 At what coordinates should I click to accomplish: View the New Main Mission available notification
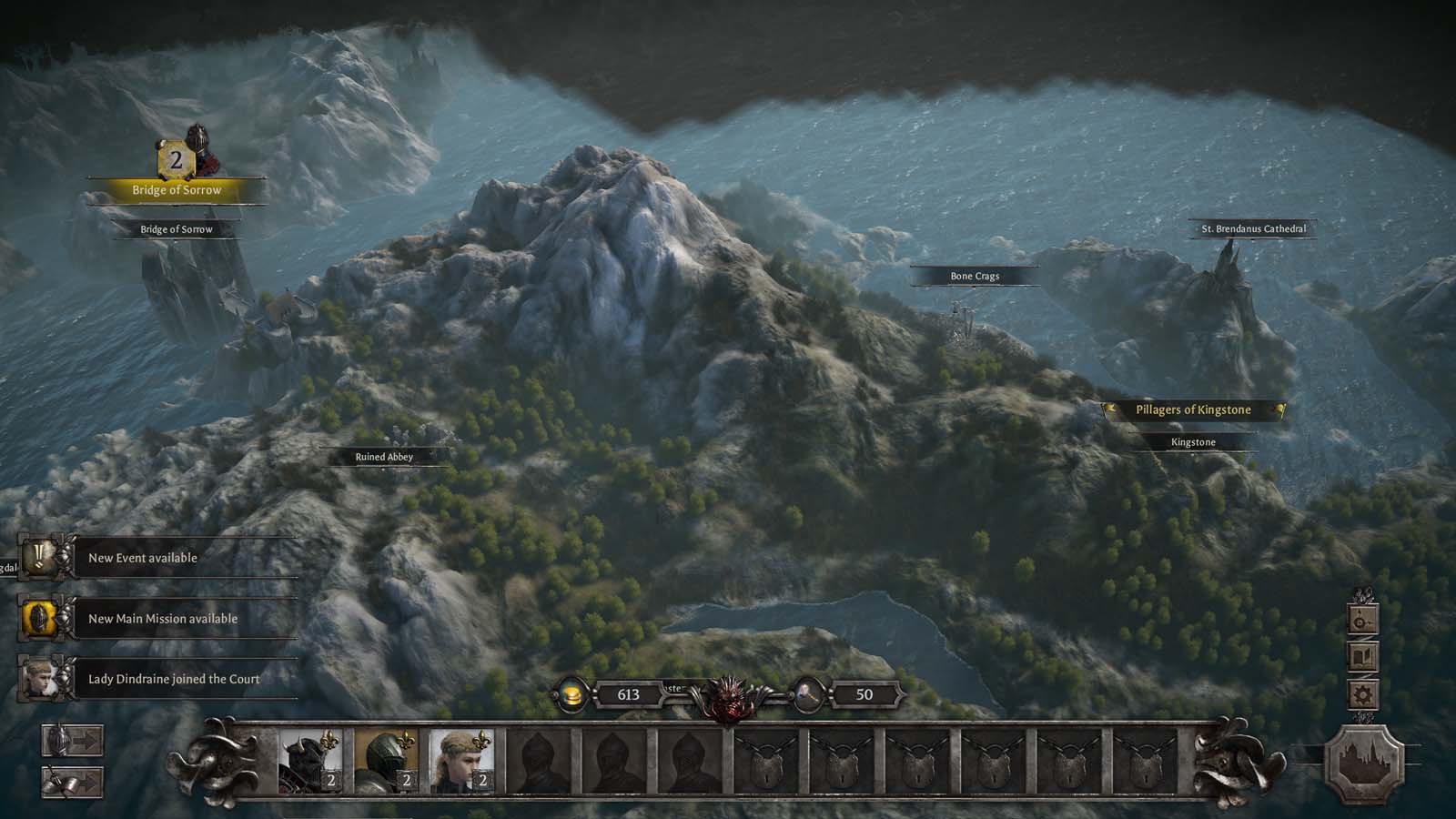click(x=162, y=619)
